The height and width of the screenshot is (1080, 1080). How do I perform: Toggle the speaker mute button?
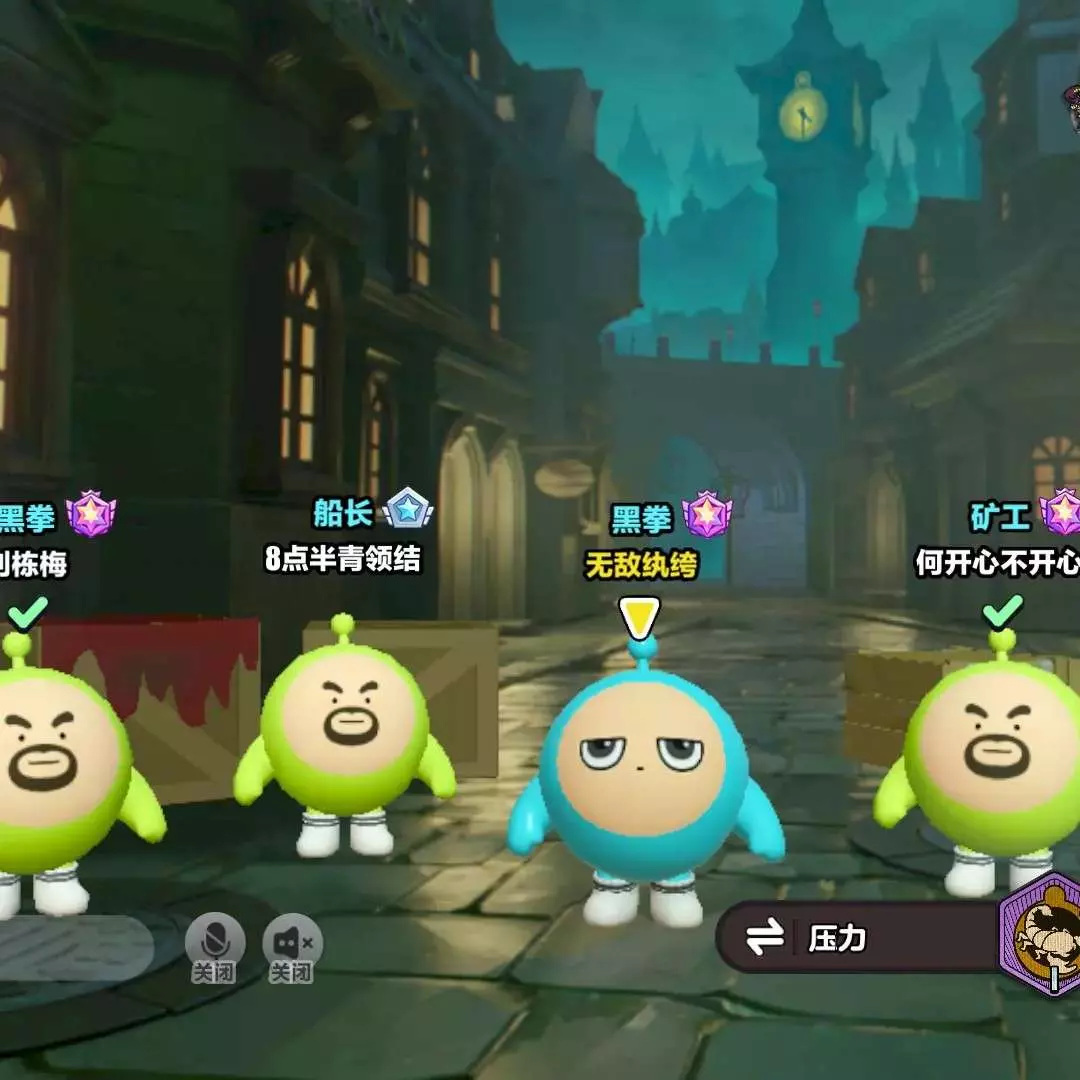[292, 941]
